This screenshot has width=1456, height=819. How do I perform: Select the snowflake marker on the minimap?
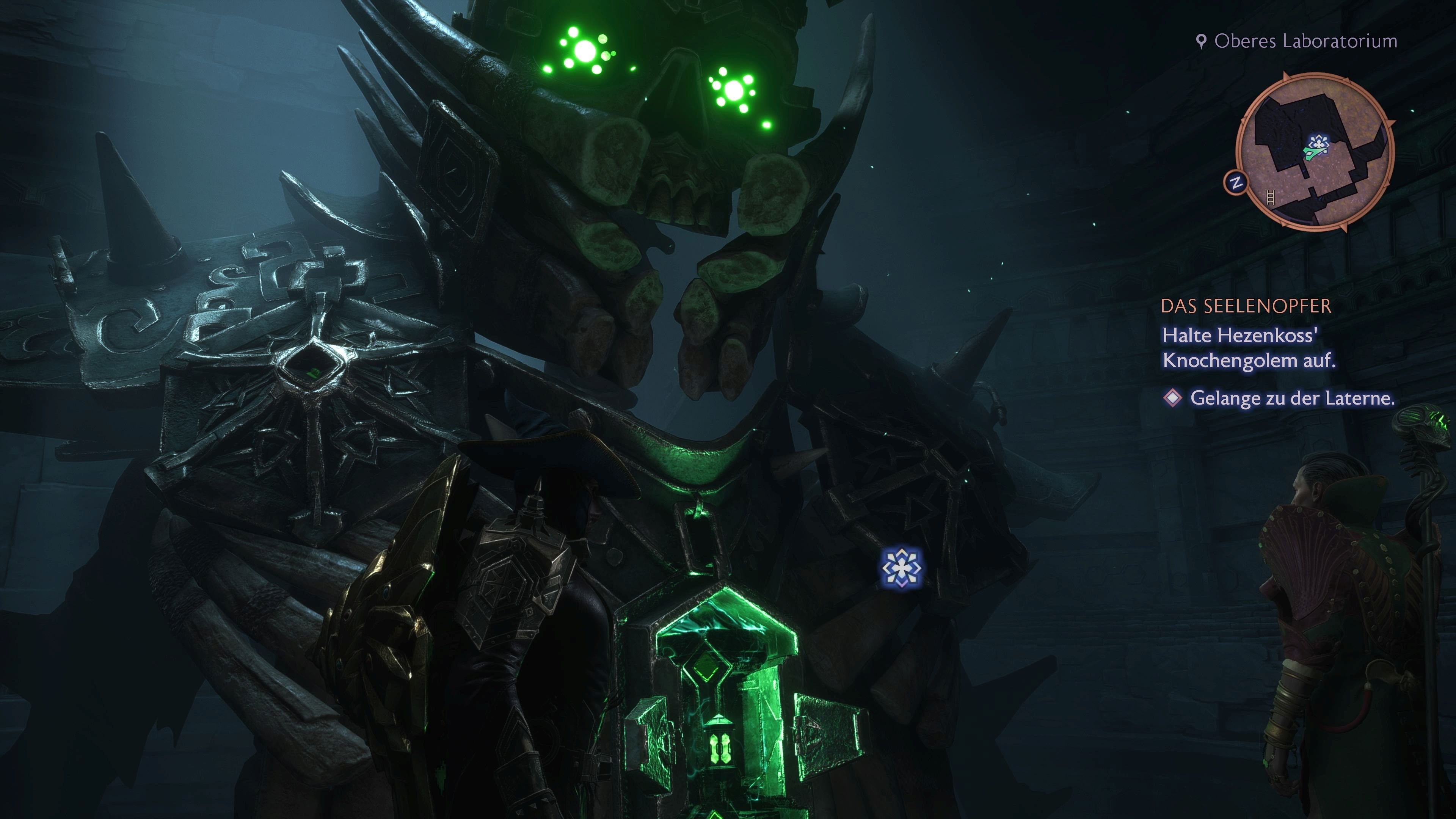click(1319, 143)
